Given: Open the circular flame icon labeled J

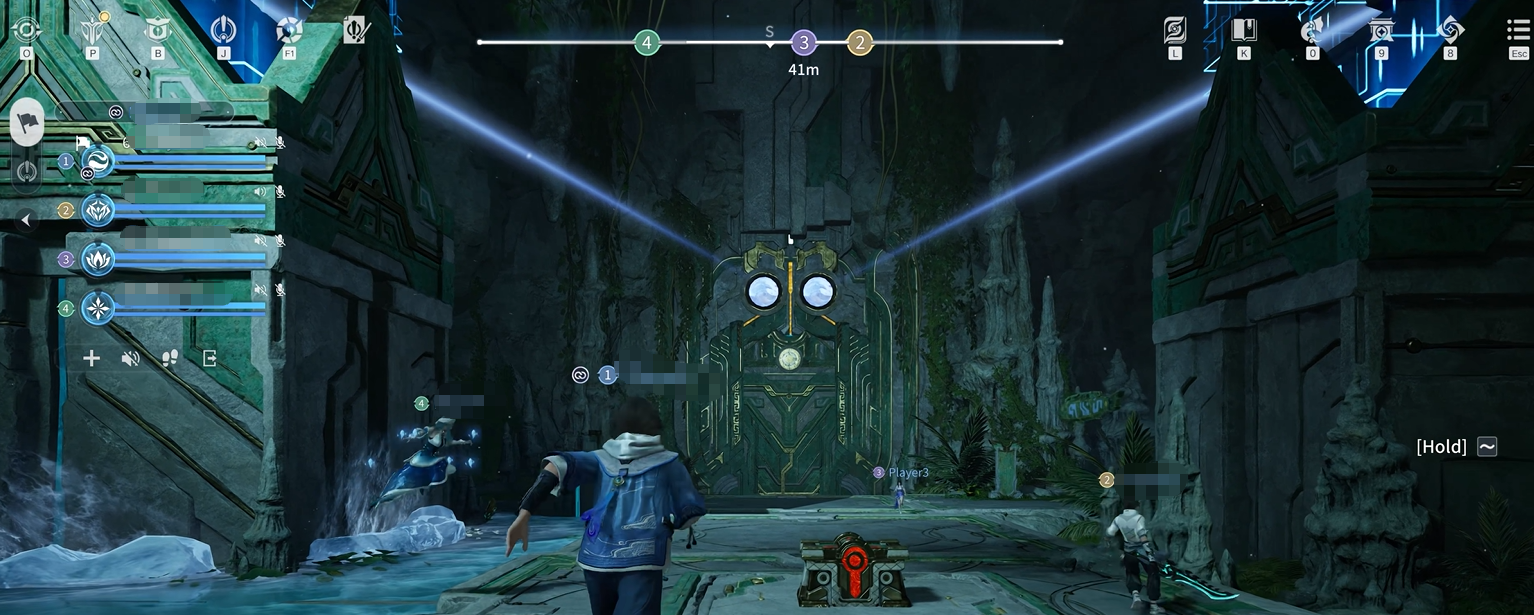Looking at the screenshot, I should click(x=224, y=30).
